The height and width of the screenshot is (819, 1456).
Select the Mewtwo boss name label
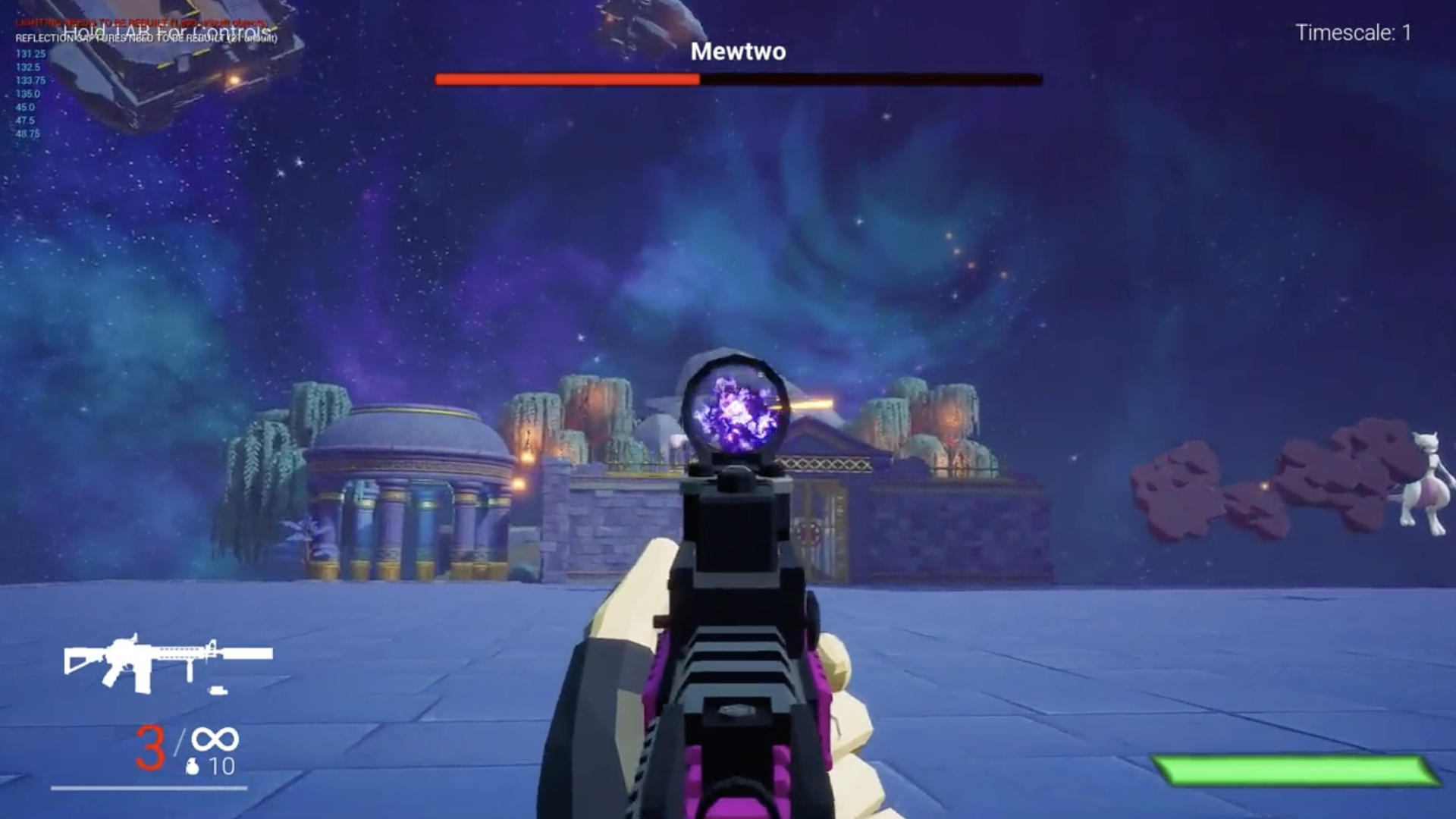tap(738, 50)
